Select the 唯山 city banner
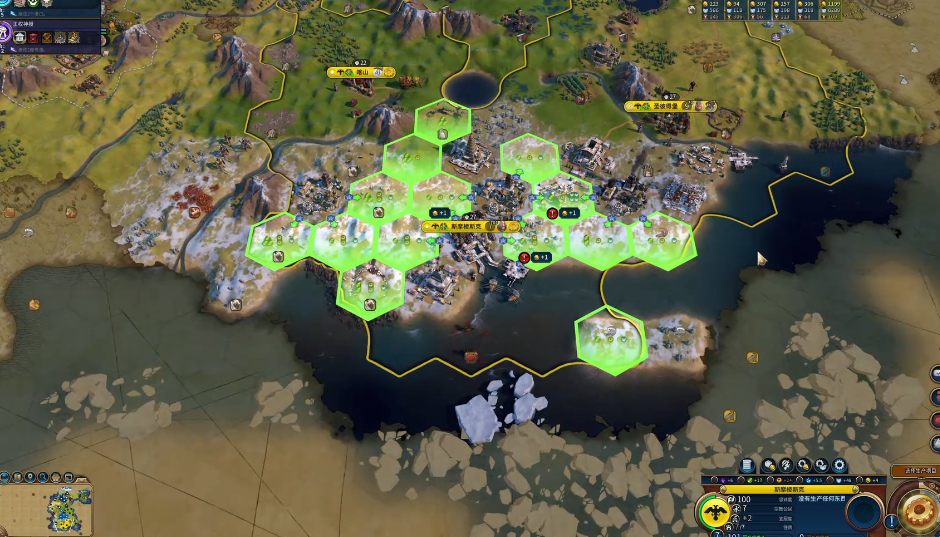 pyautogui.click(x=361, y=72)
